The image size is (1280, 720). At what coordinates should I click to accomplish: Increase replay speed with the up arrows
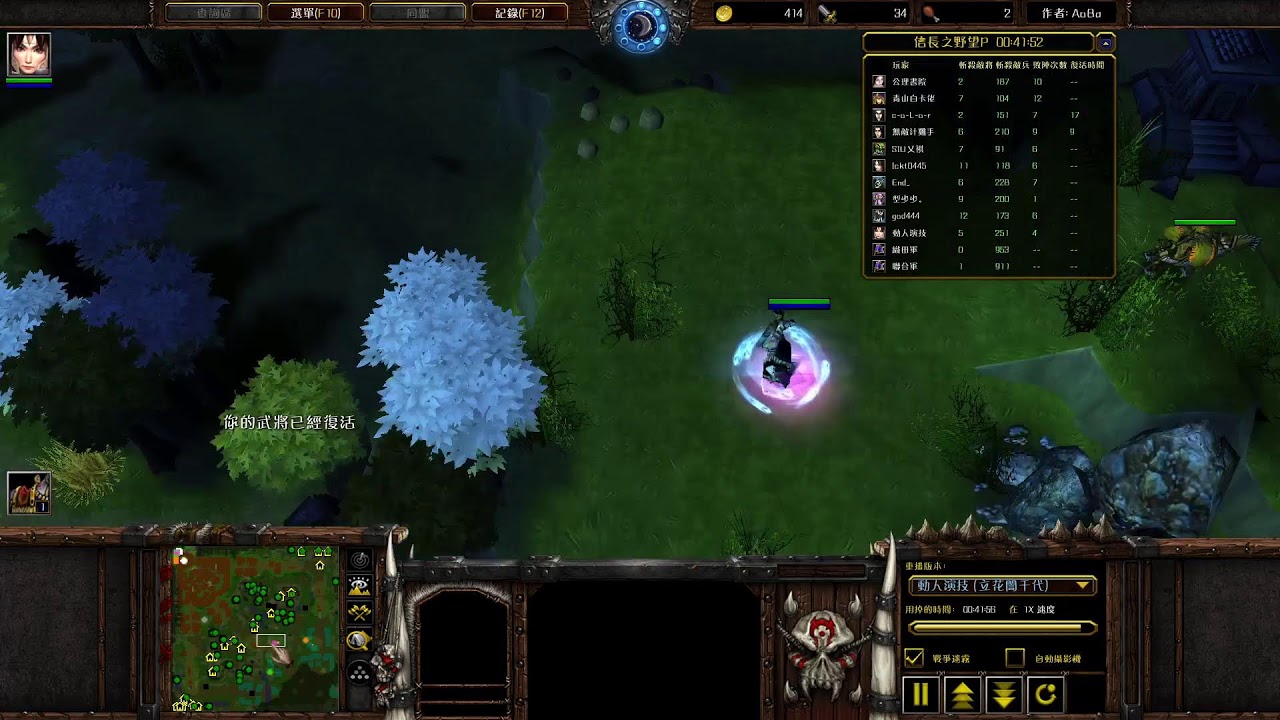pyautogui.click(x=963, y=694)
